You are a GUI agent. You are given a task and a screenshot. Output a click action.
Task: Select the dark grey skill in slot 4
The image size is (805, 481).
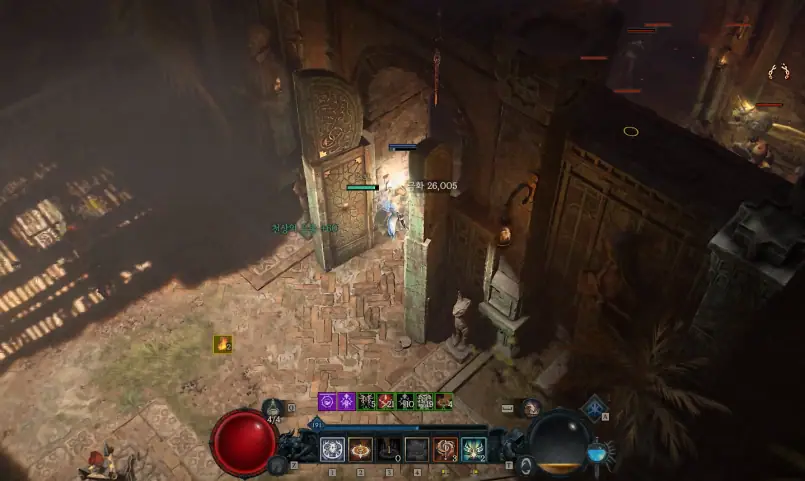(417, 450)
